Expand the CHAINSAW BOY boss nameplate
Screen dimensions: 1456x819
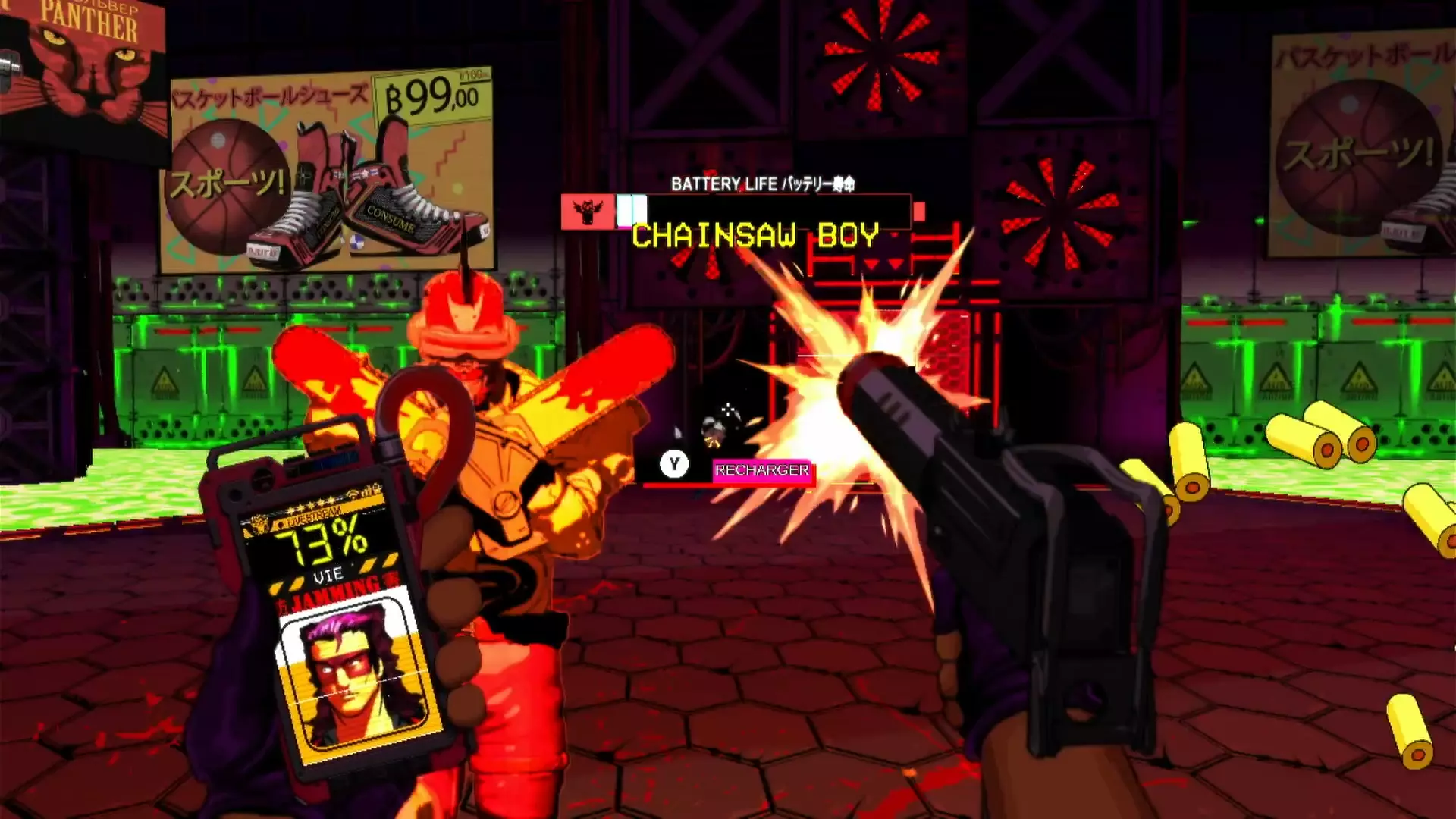point(758,235)
